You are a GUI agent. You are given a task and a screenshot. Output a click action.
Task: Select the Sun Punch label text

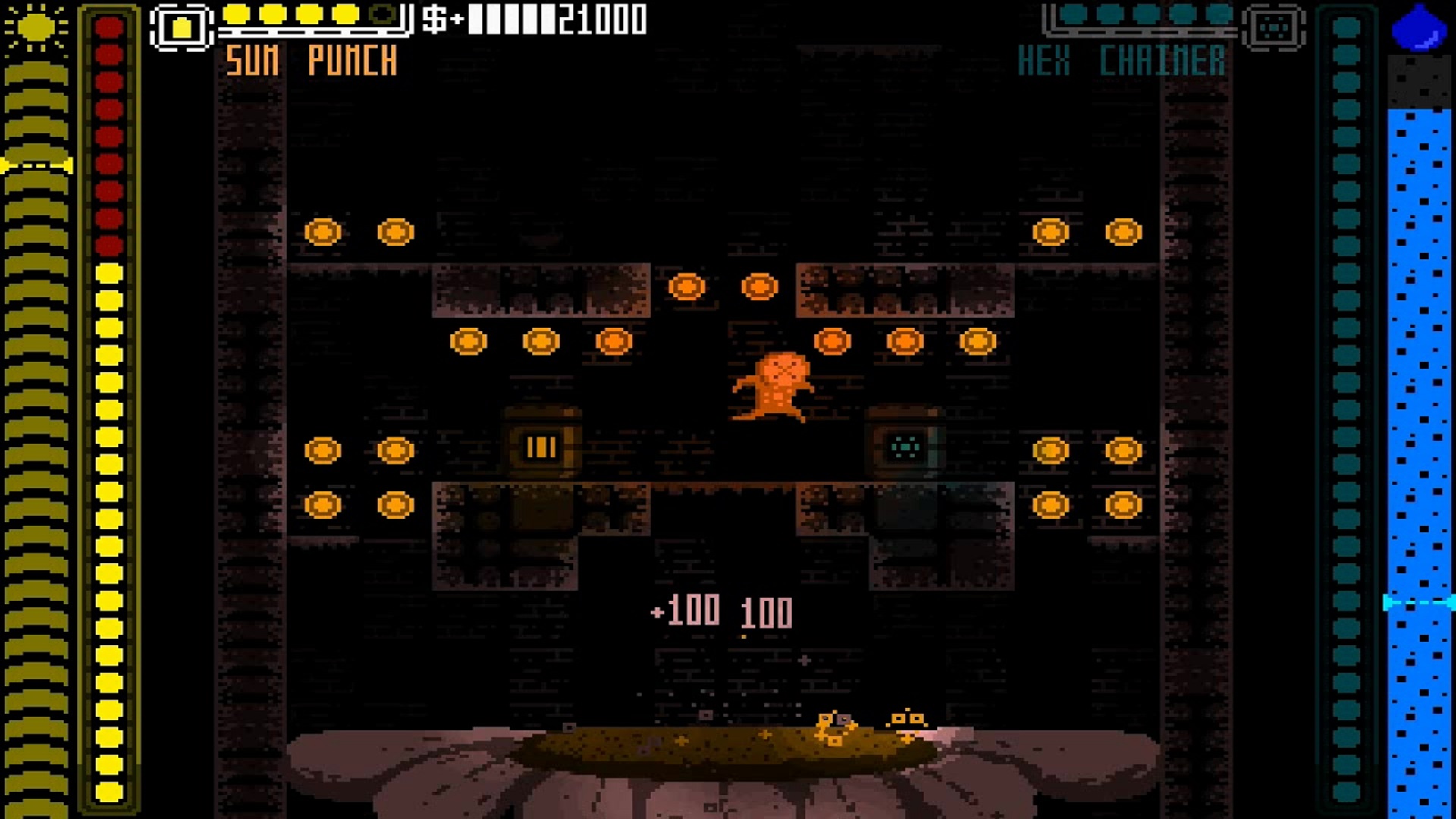311,61
